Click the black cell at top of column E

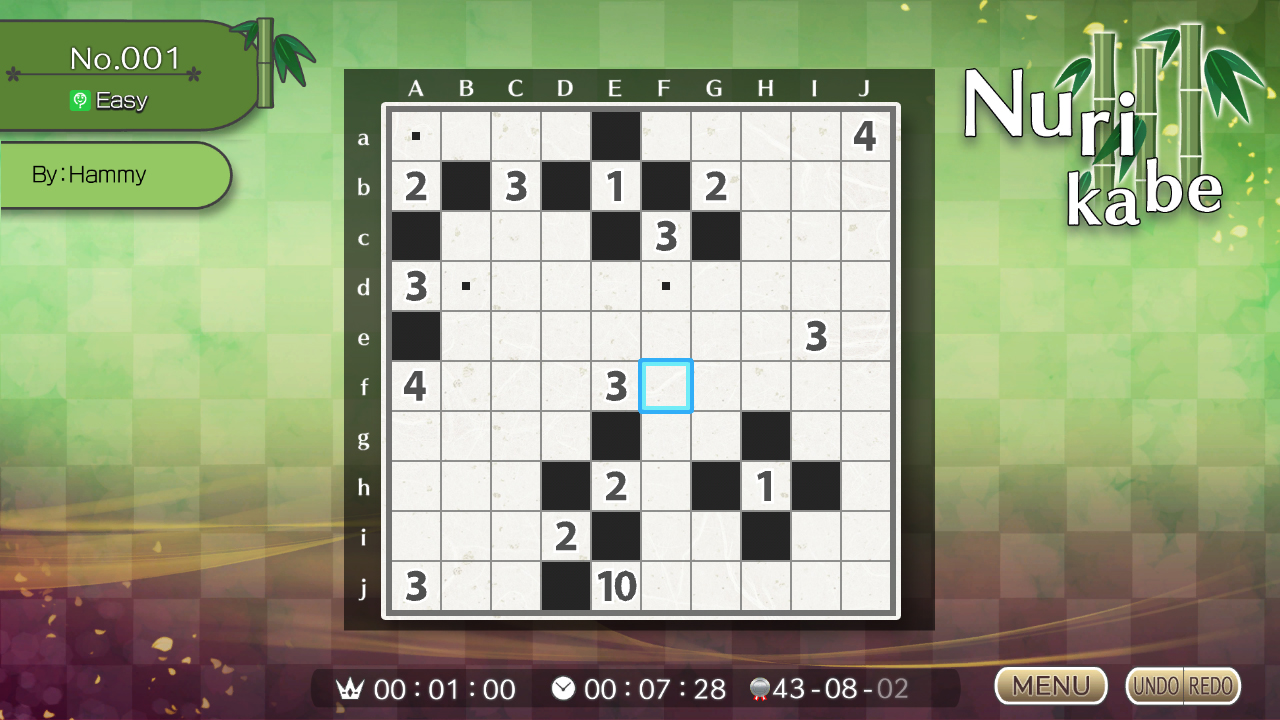[615, 136]
